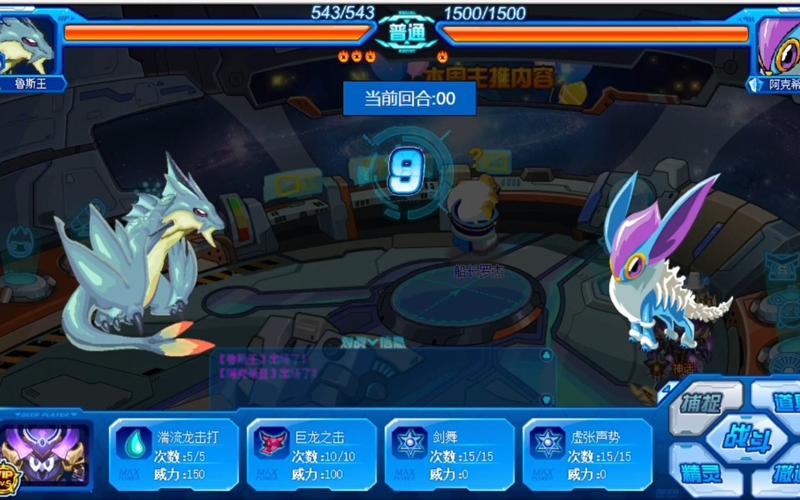
Task: Select the 巨龙之击 skill
Action: coord(311,453)
